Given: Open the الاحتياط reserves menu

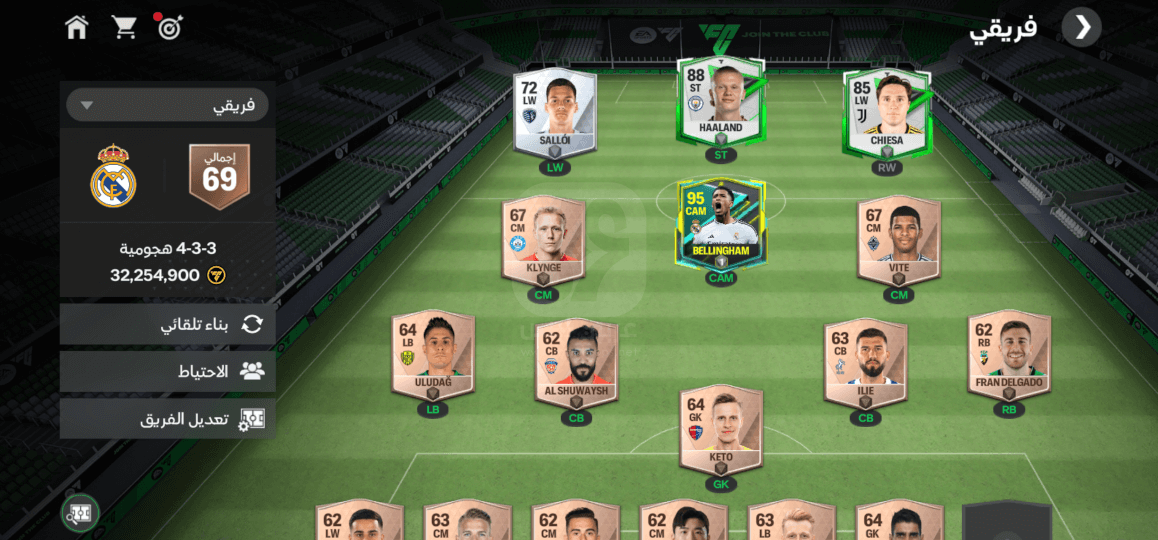Looking at the screenshot, I should 167,371.
